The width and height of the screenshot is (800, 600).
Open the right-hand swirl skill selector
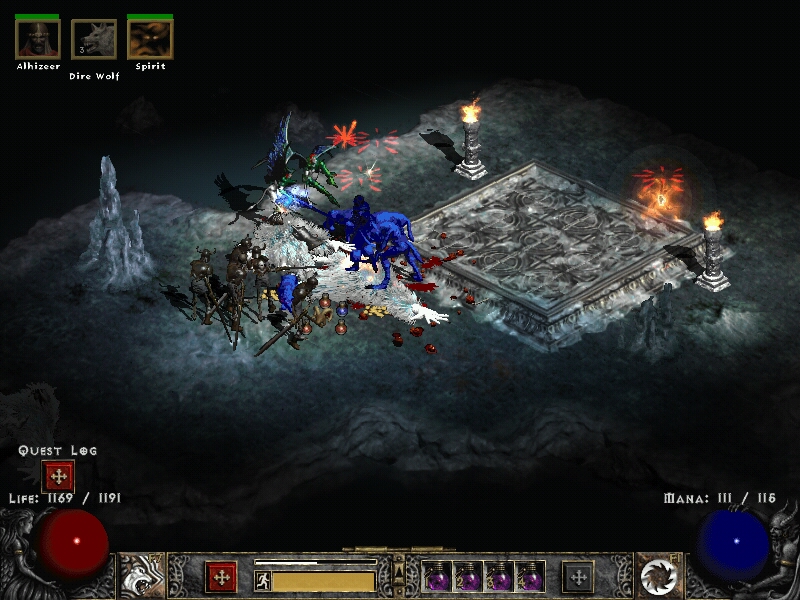[x=658, y=576]
